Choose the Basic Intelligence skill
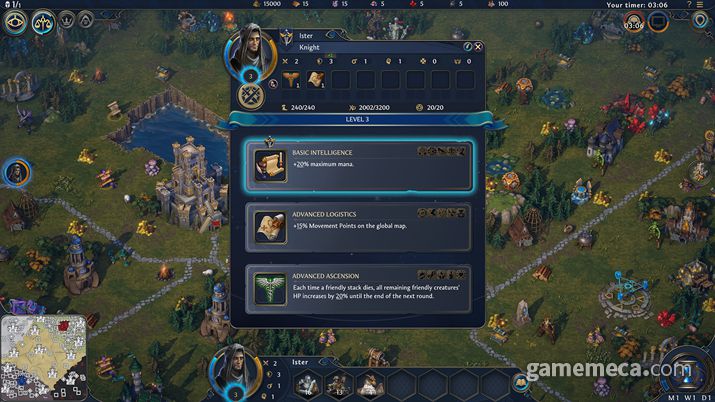 pyautogui.click(x=358, y=166)
